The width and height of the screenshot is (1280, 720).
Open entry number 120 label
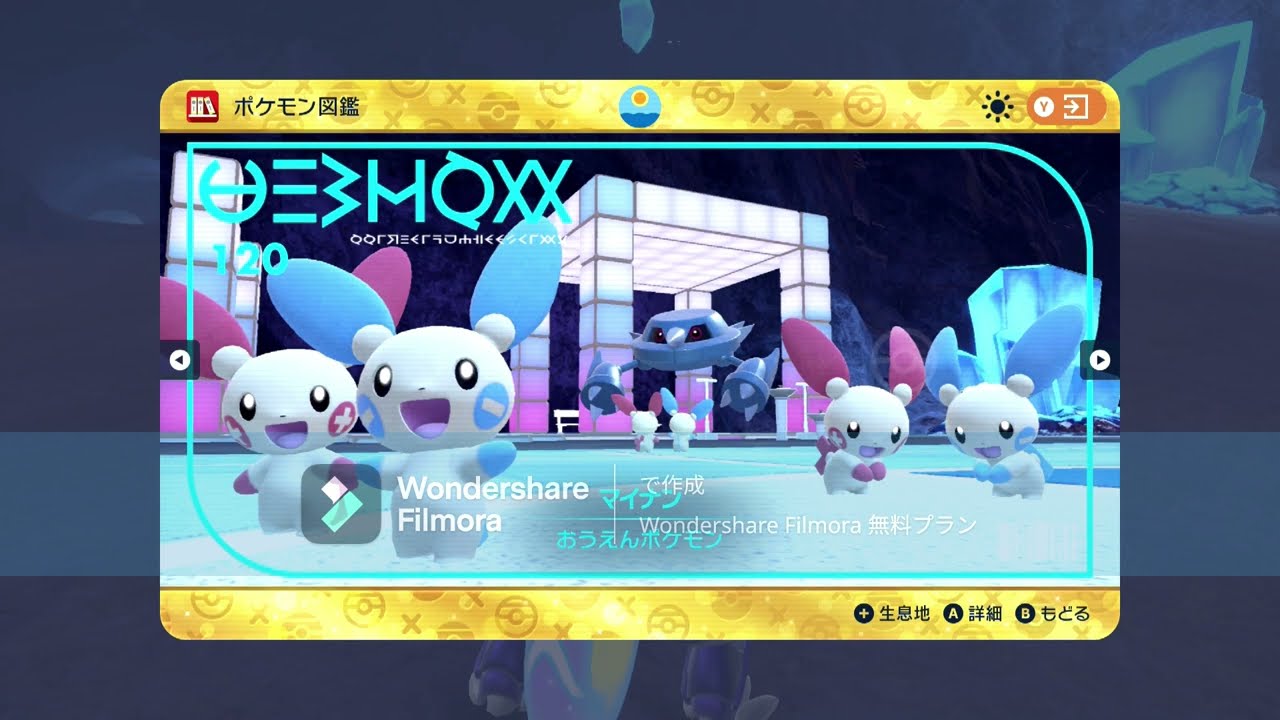click(250, 258)
